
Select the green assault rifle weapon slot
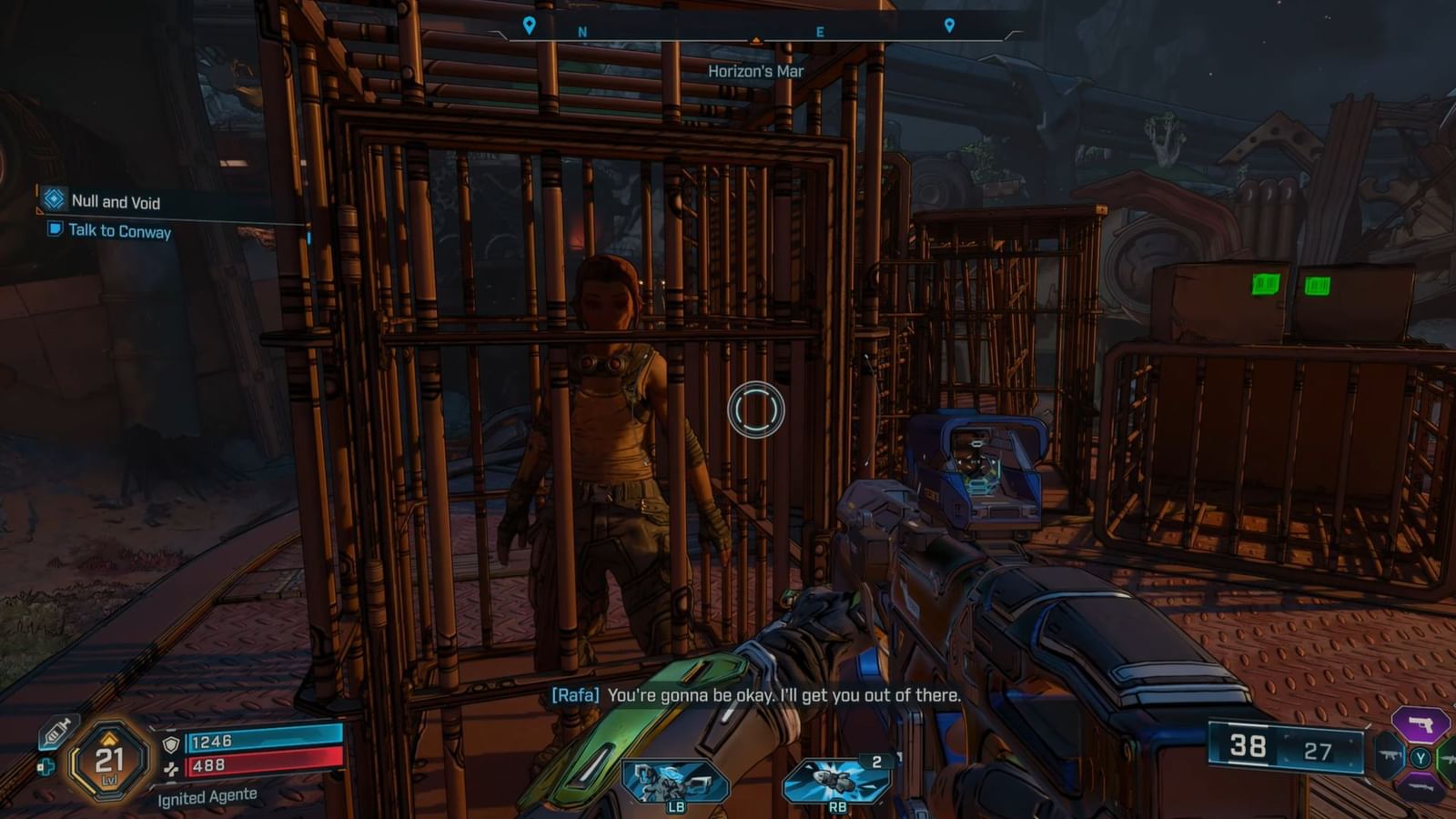(1449, 758)
